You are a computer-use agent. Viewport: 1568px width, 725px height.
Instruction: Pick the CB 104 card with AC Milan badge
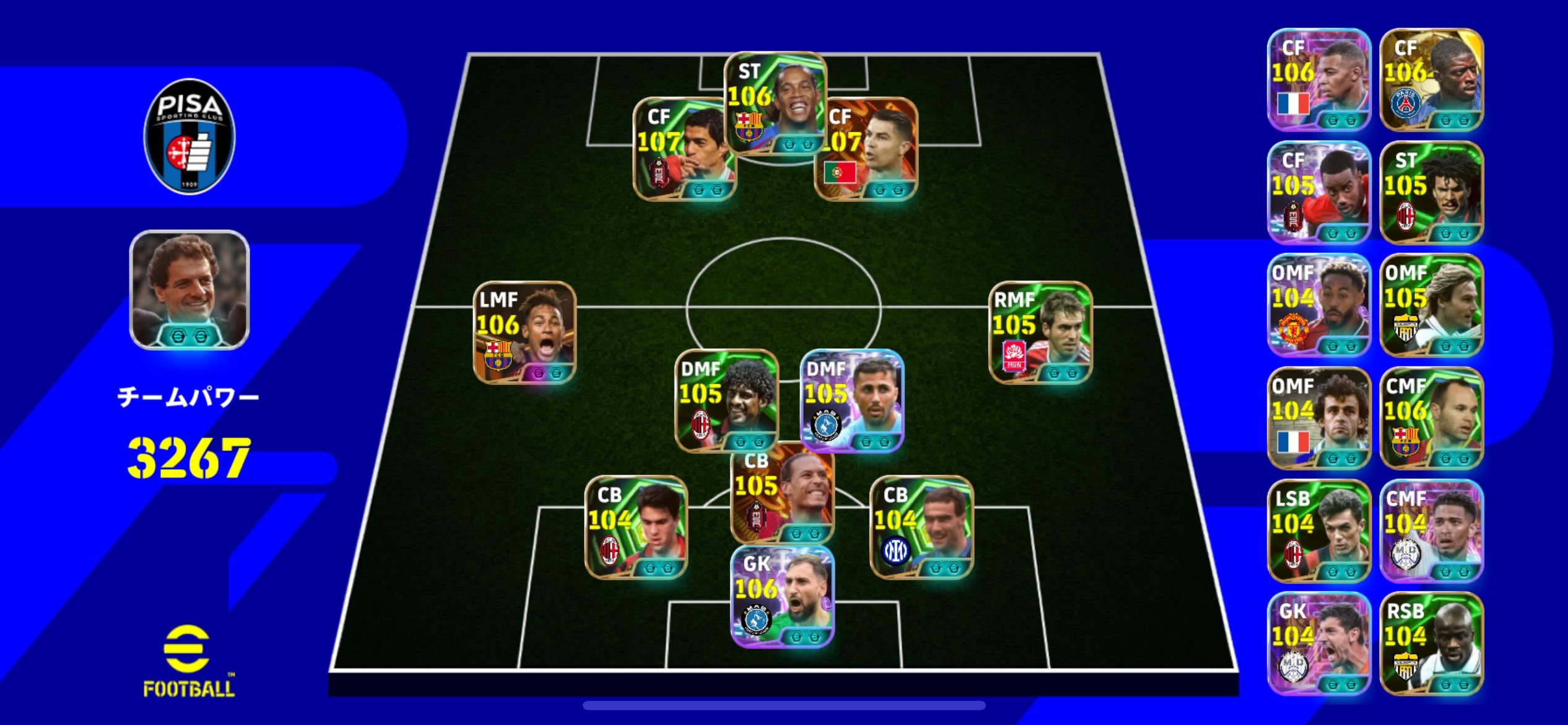coord(636,527)
